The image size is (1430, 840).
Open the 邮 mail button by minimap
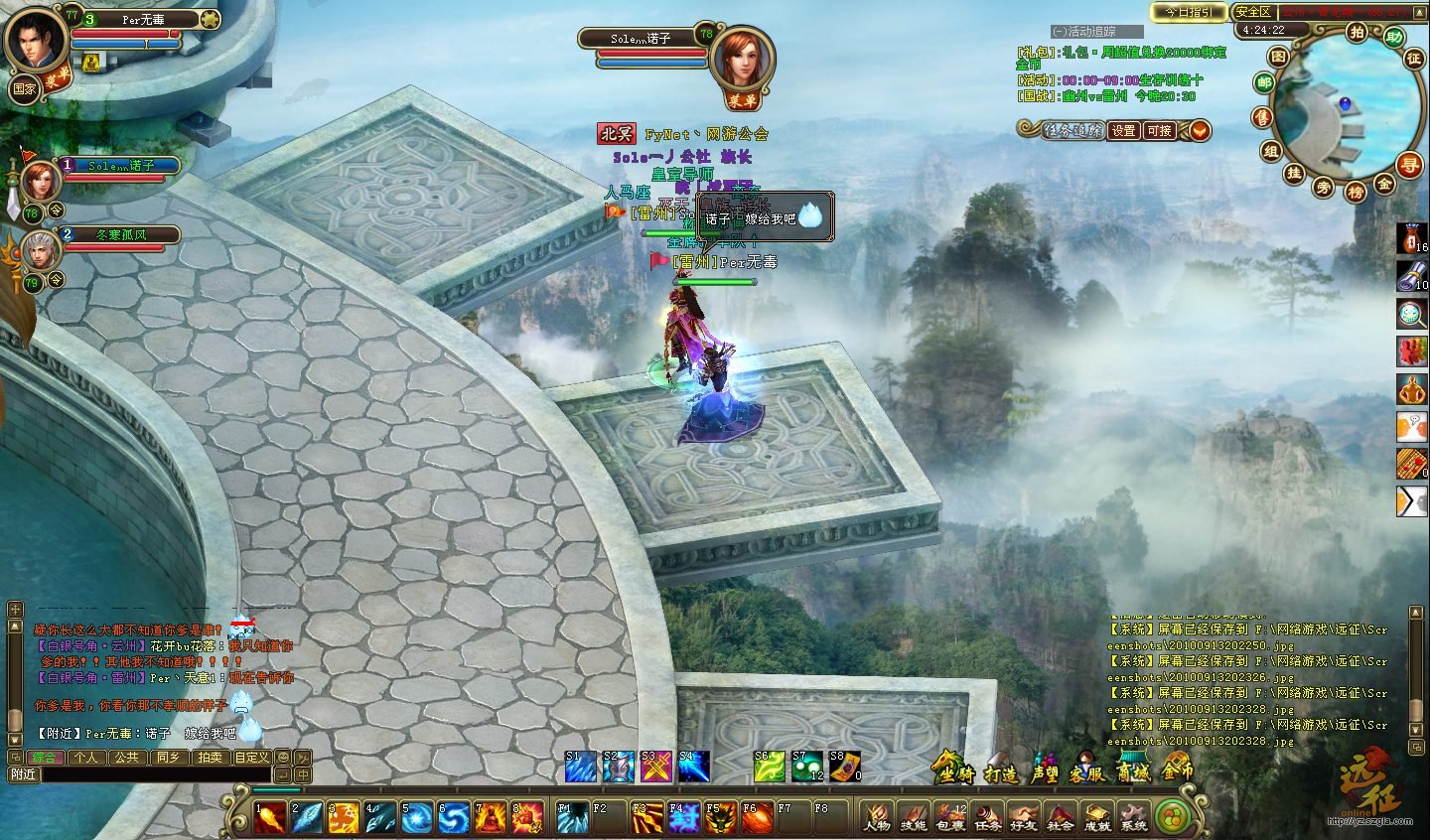[1264, 83]
